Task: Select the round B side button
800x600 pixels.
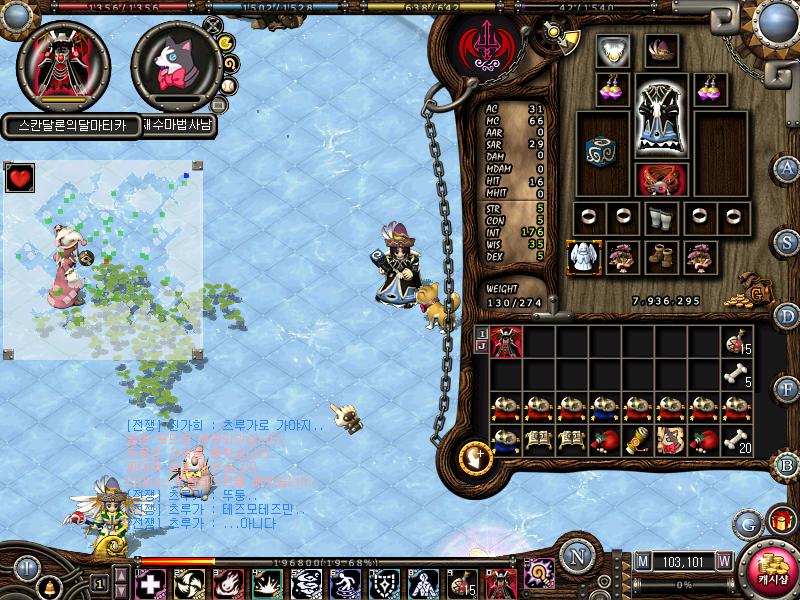Action: coord(788,464)
